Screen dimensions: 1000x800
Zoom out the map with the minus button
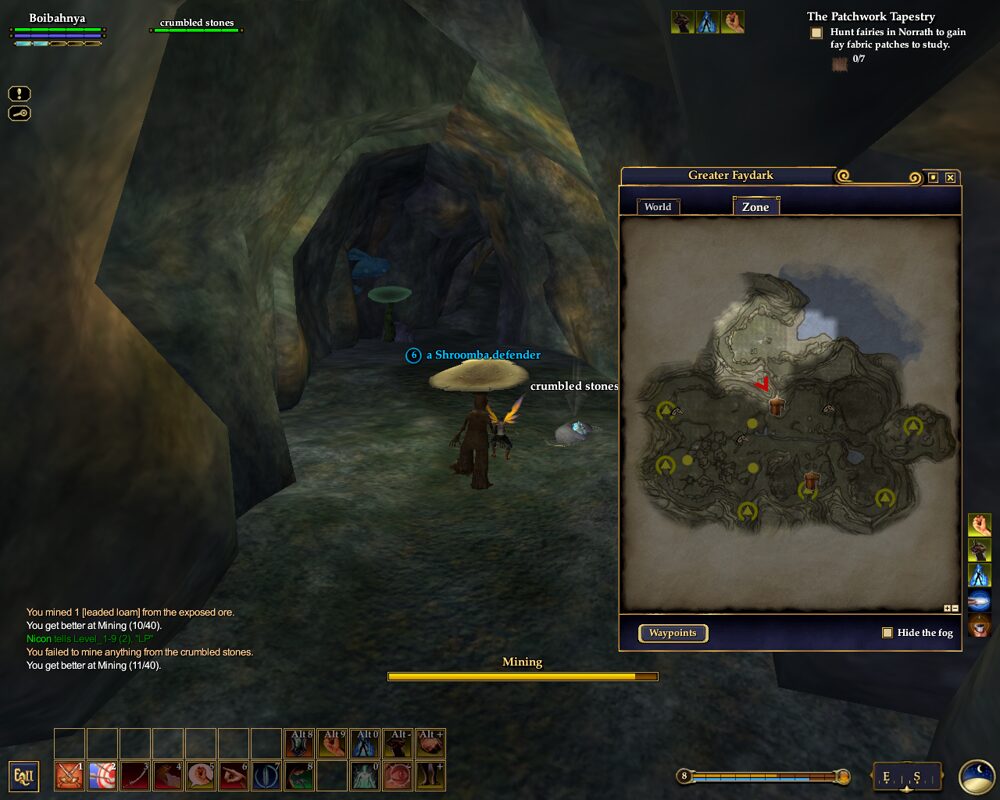point(955,608)
